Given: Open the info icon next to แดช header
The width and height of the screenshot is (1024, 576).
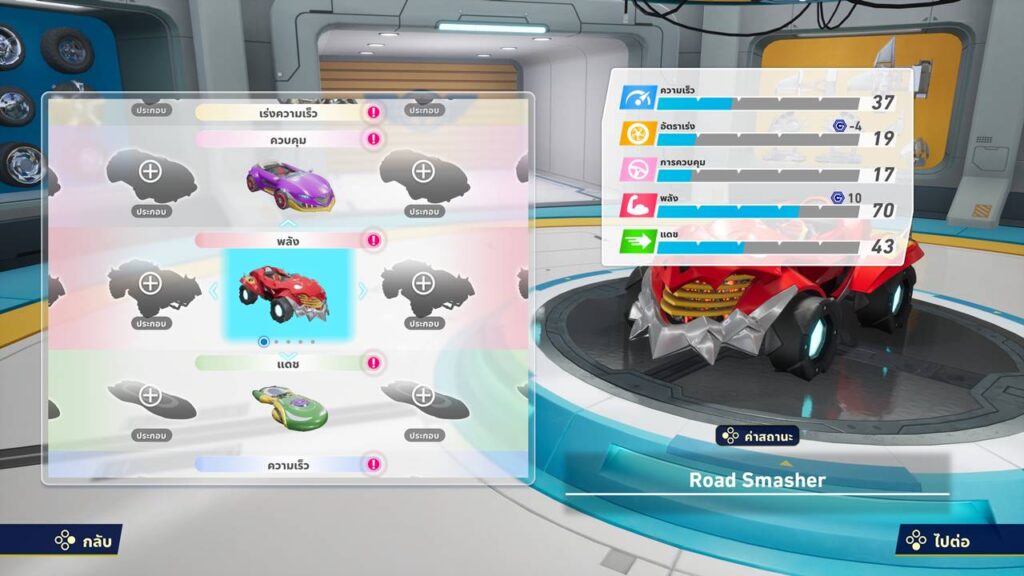Looking at the screenshot, I should (373, 361).
